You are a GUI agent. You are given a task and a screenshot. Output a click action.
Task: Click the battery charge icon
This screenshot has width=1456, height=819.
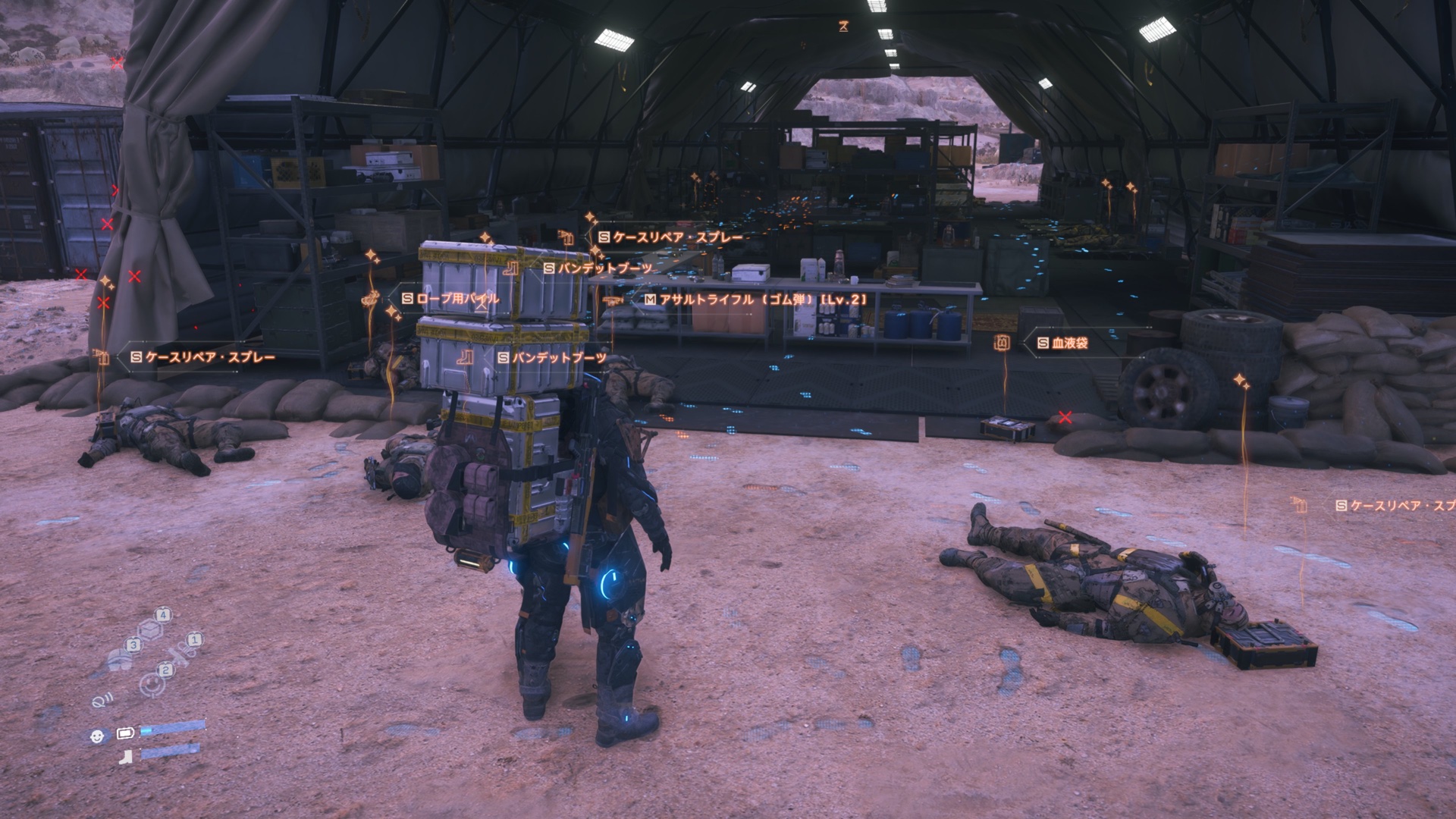click(x=125, y=735)
